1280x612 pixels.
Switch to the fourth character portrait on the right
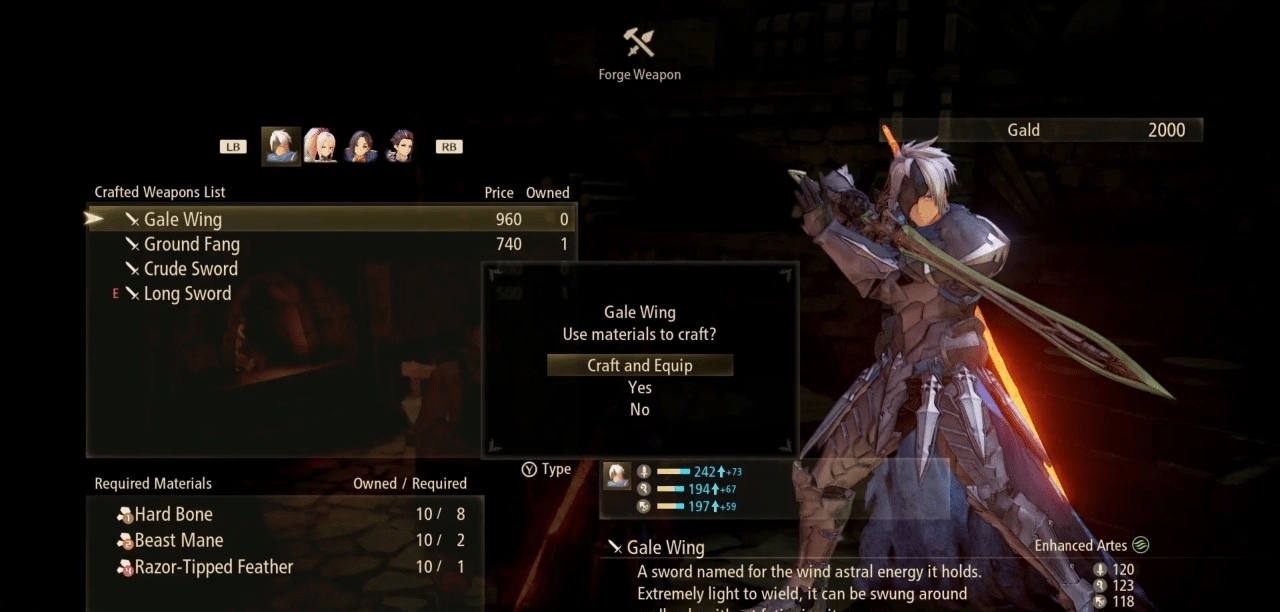(x=401, y=146)
